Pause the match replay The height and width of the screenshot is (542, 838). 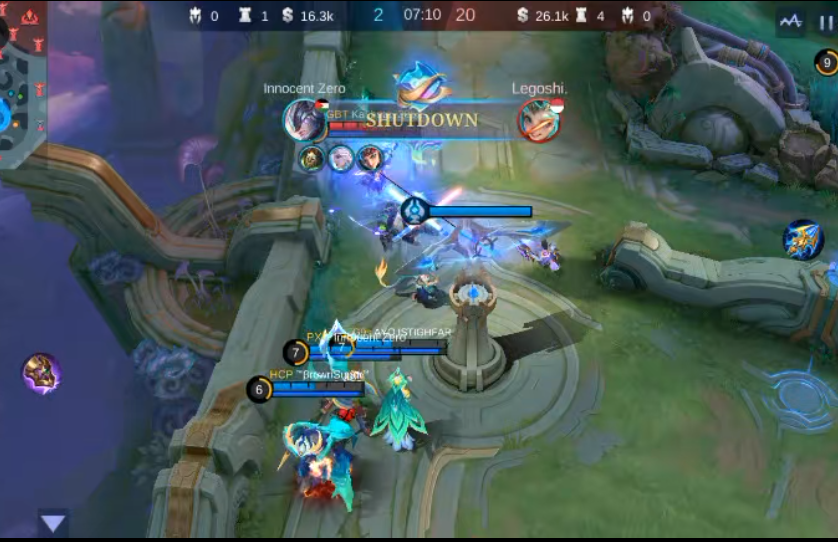(826, 22)
